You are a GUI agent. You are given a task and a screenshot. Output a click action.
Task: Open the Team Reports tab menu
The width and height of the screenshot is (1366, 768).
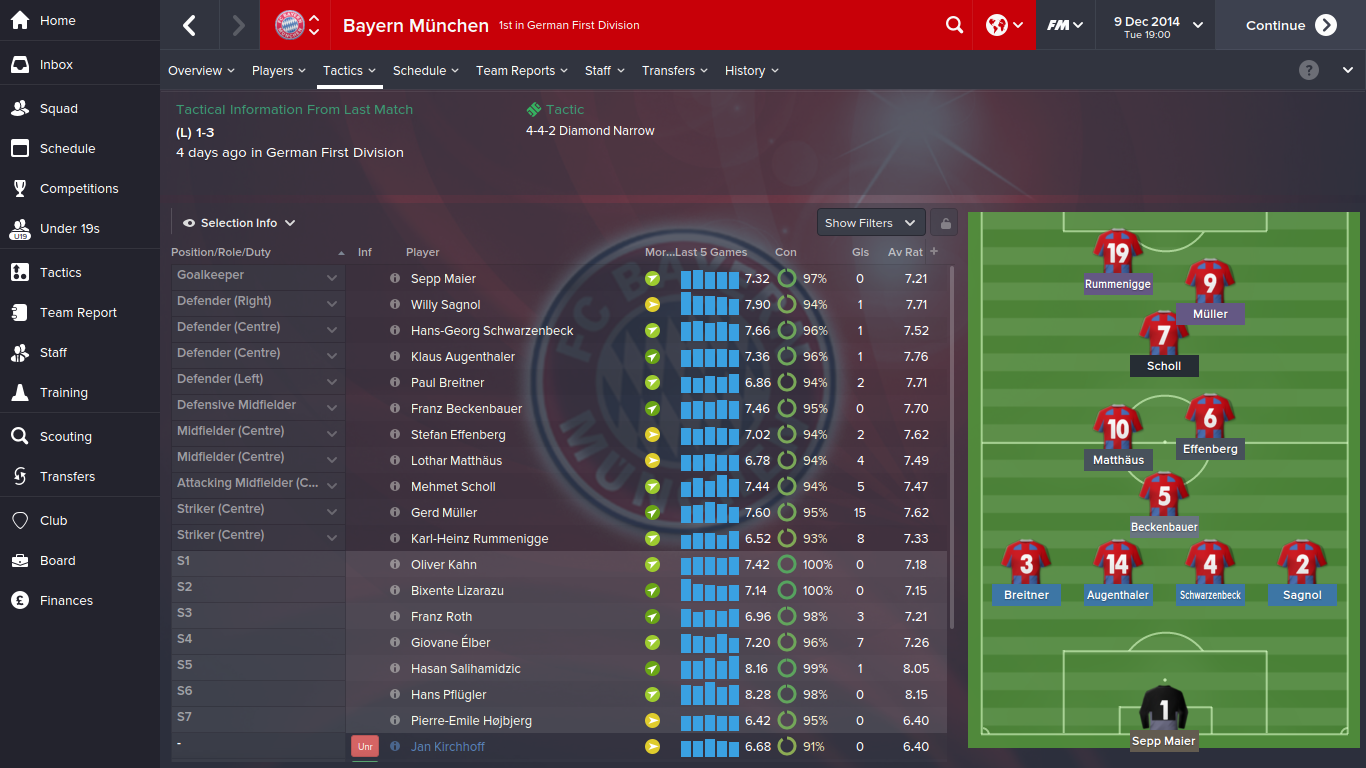[x=521, y=71]
